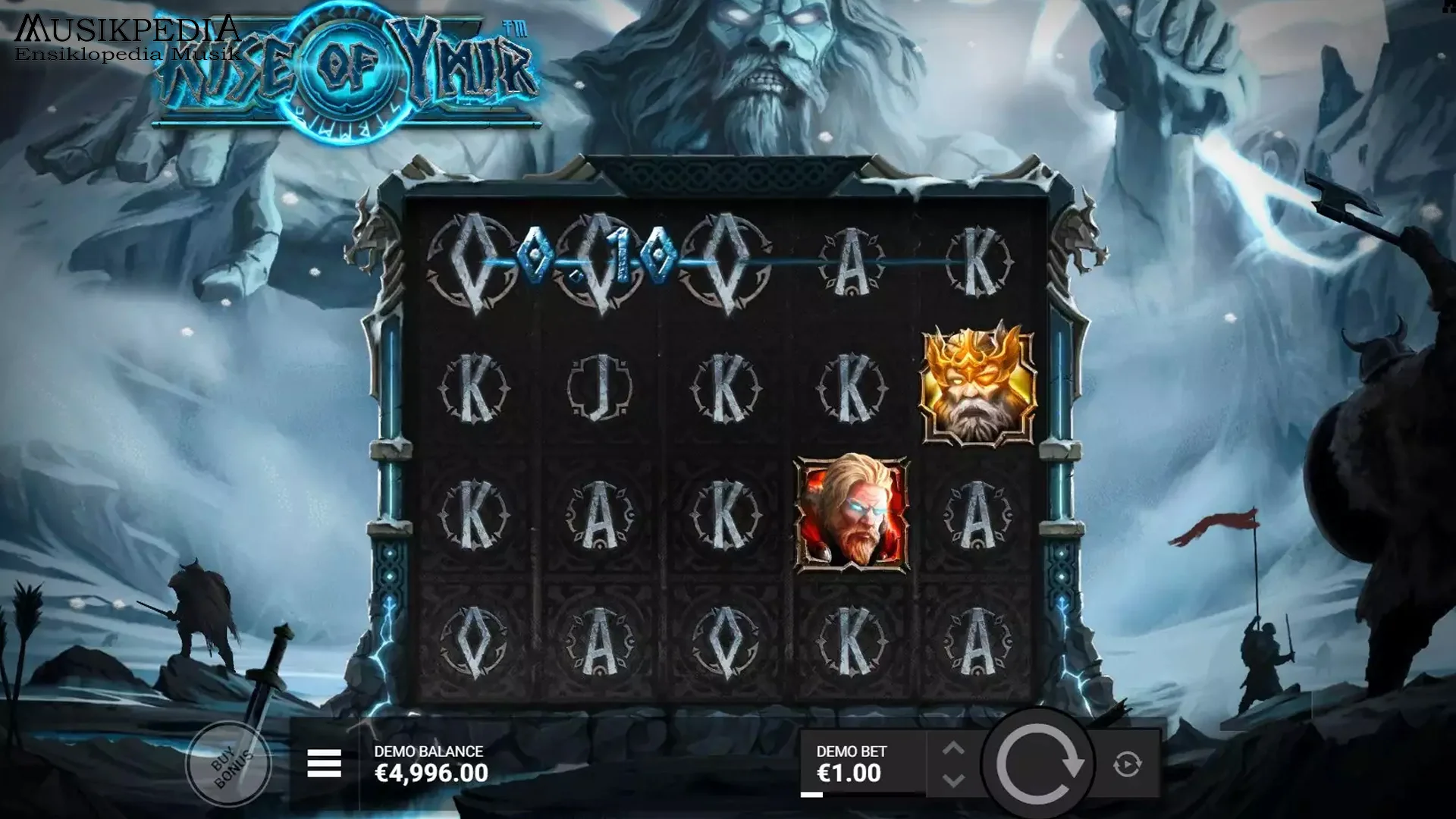Open the Demo Balance display
This screenshot has height=819, width=1456.
(429, 762)
